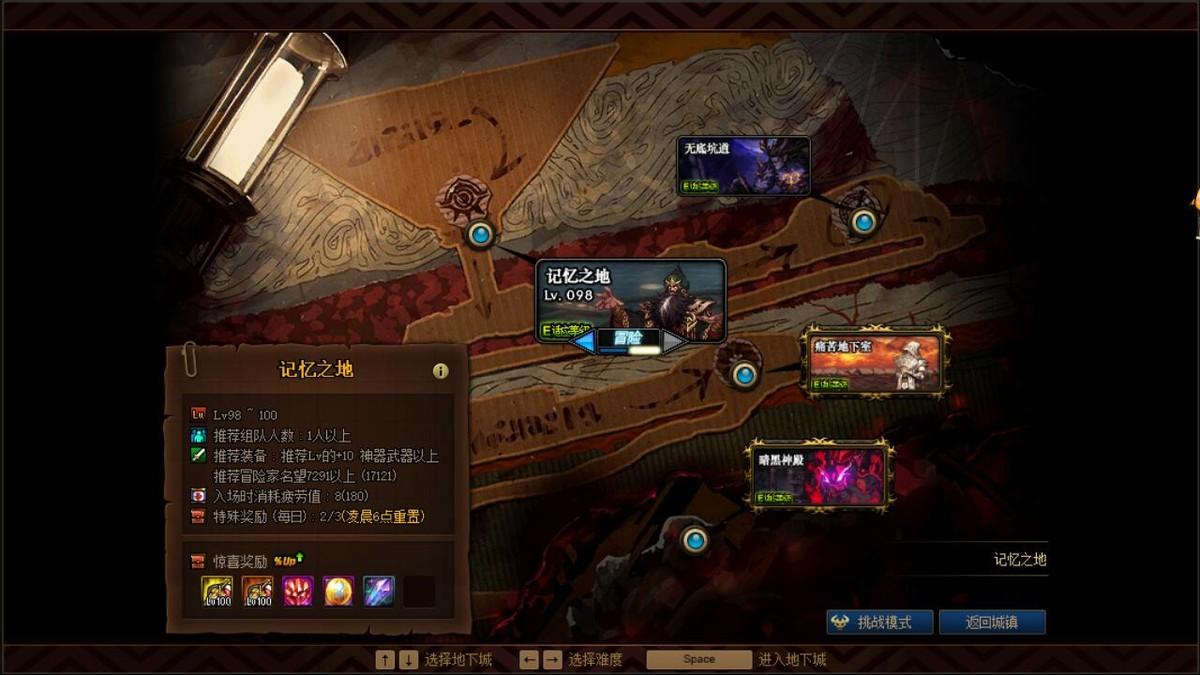Lower difficulty with the blue left arrow

point(583,342)
